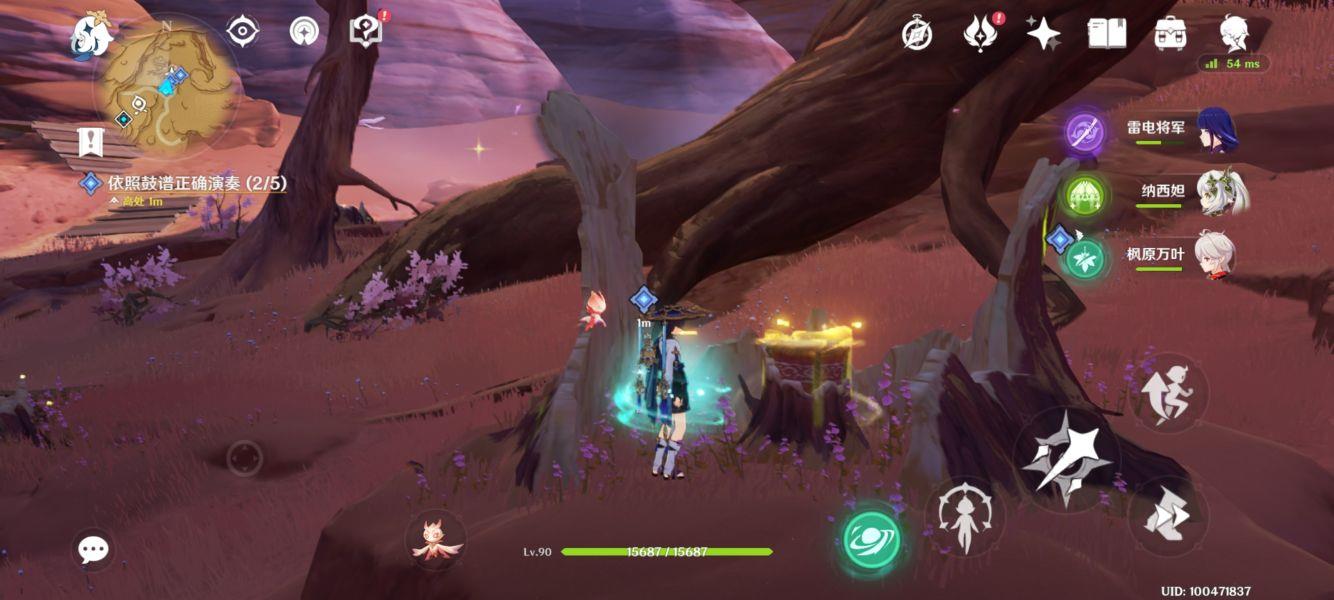Viewport: 1334px width, 600px height.
Task: Activate the green elemental skill button
Action: (x=871, y=539)
